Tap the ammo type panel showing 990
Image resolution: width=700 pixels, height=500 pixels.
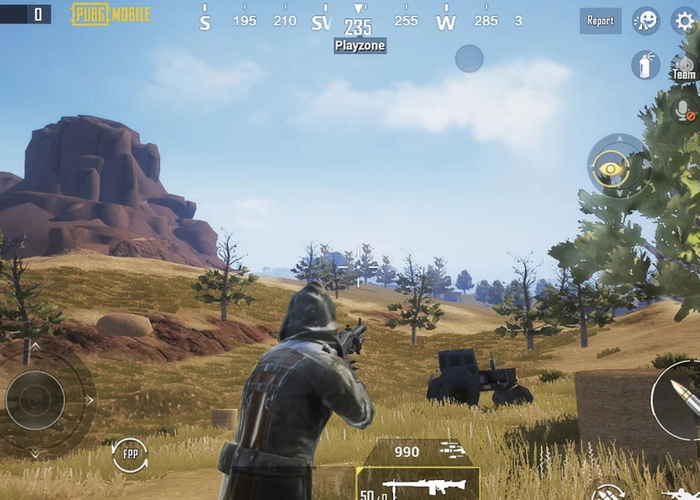(x=418, y=452)
